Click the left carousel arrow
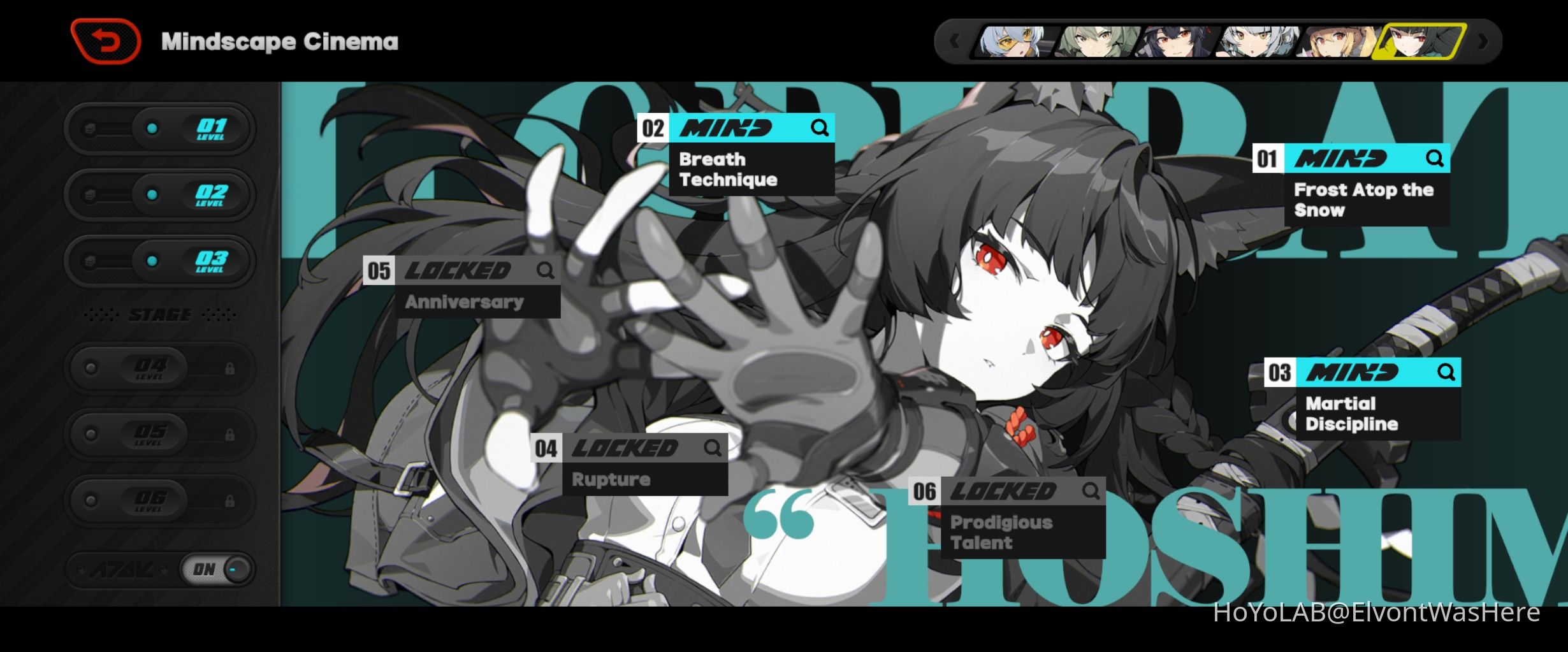 (x=954, y=41)
